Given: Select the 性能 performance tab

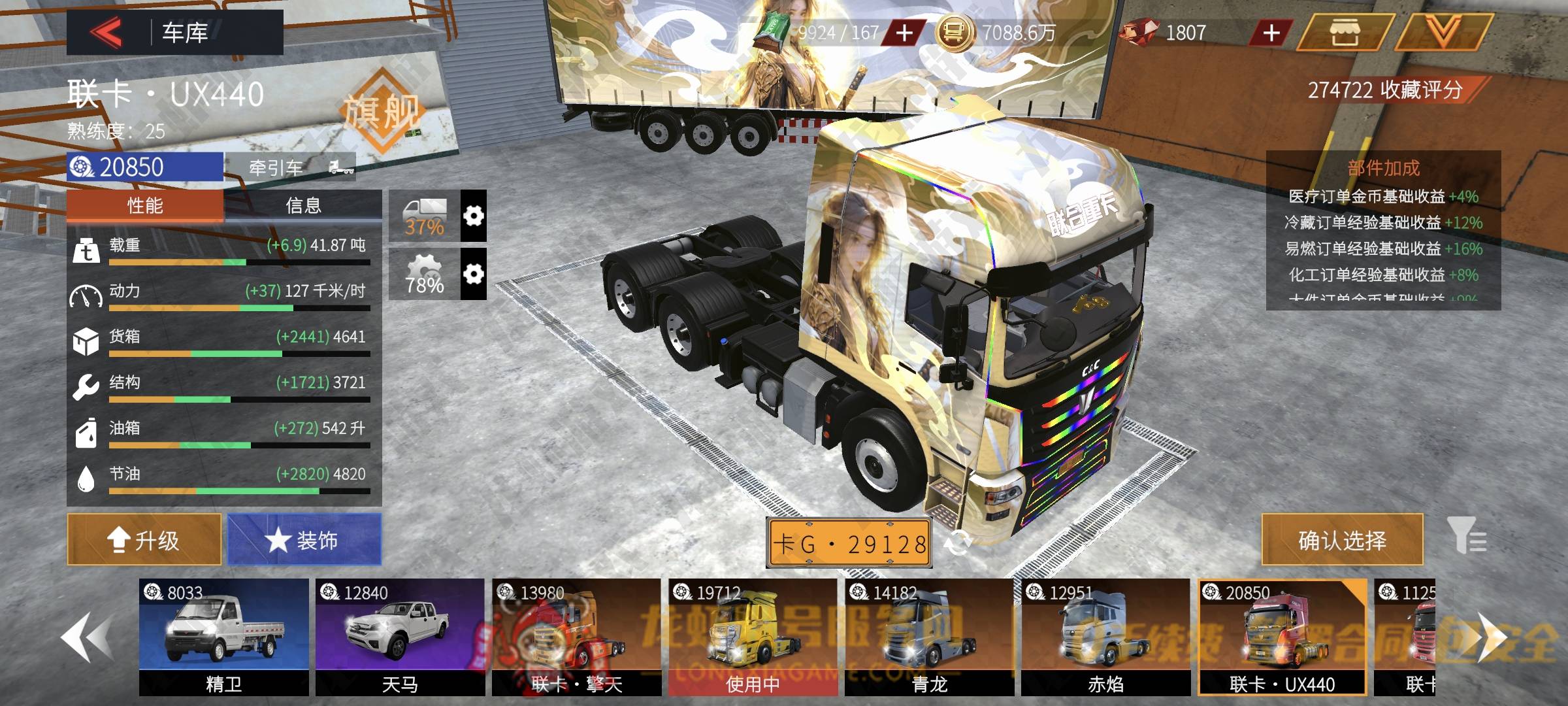Looking at the screenshot, I should [145, 206].
